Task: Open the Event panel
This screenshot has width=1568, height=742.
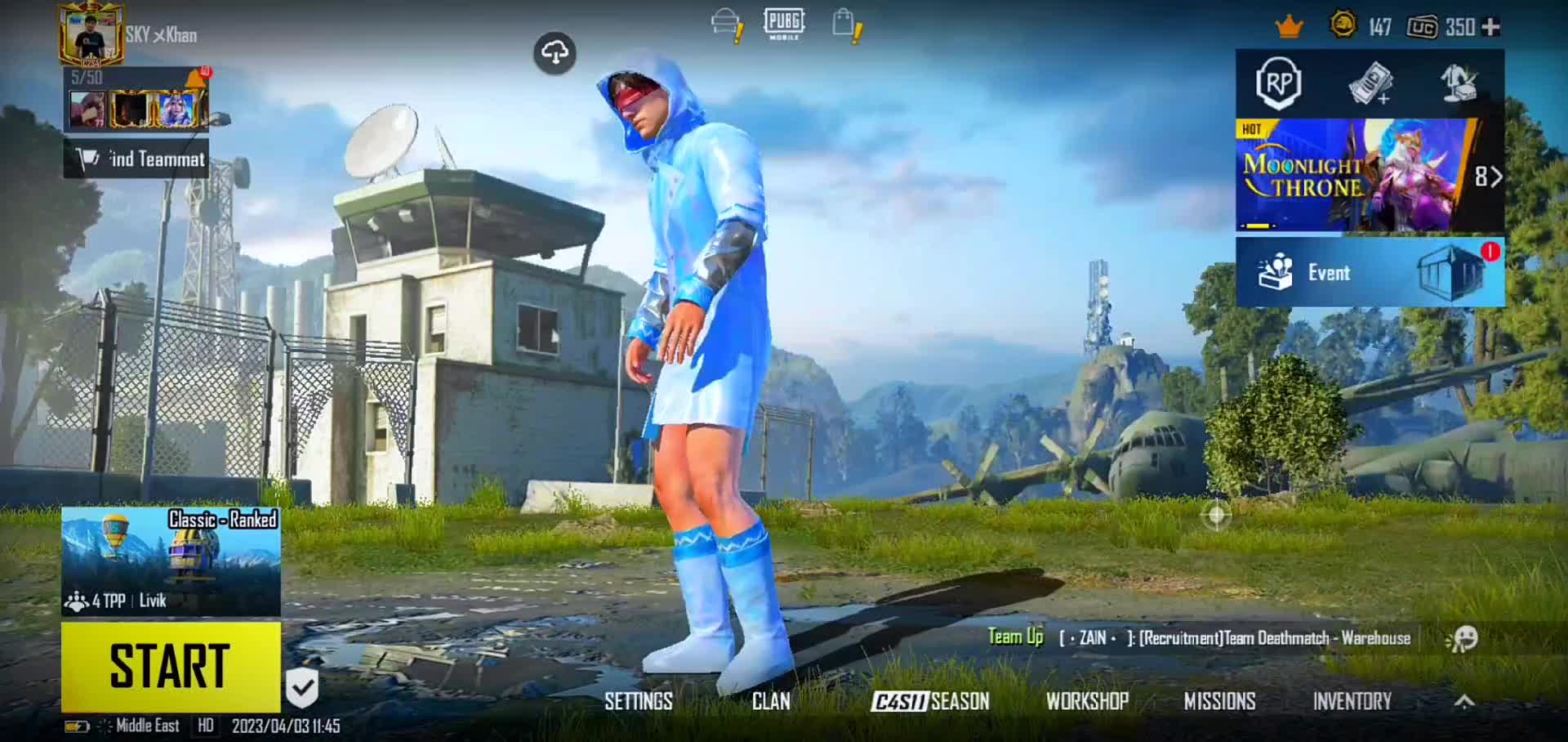Action: tap(1370, 273)
